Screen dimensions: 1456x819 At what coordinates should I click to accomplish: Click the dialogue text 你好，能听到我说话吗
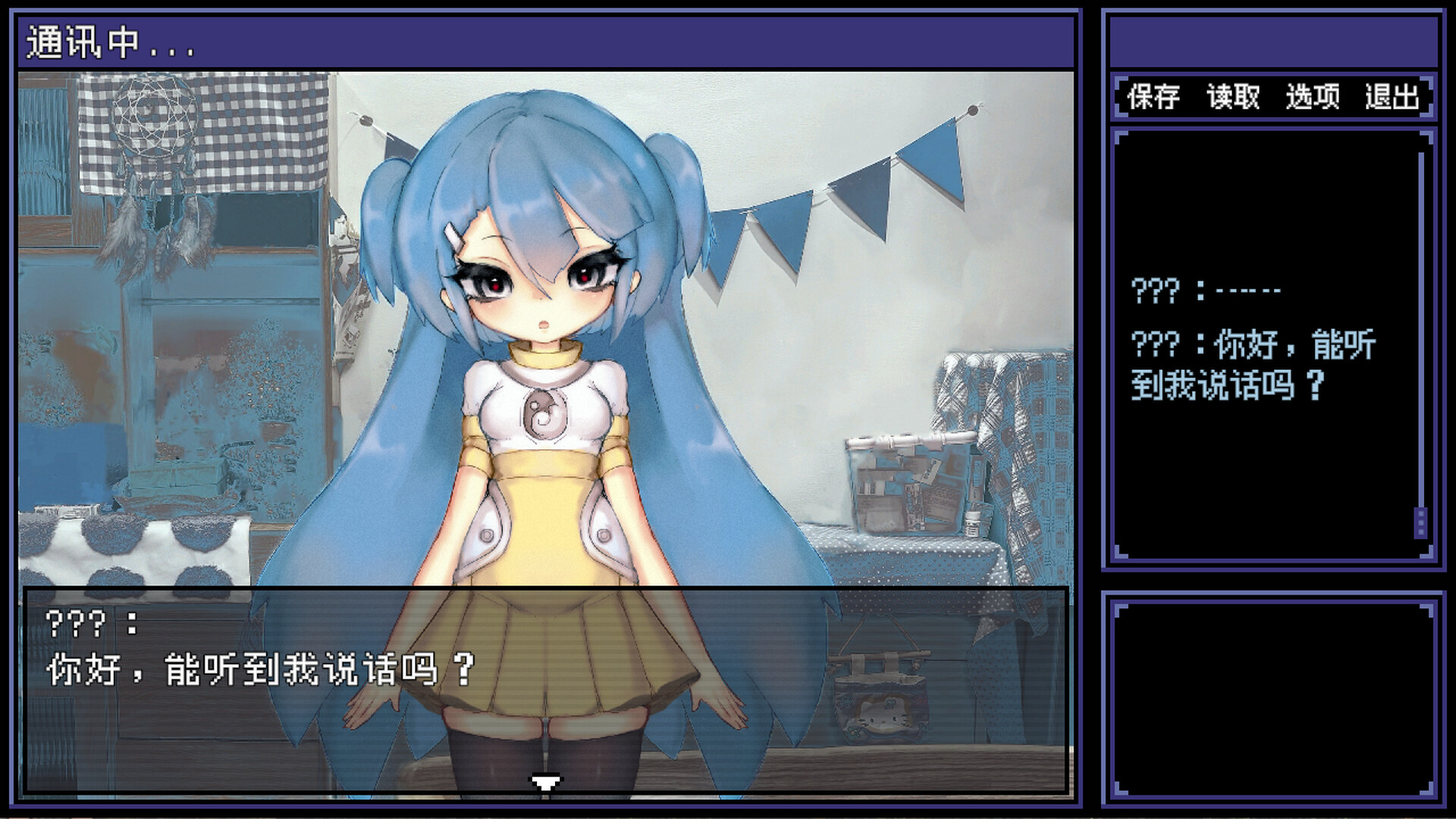pyautogui.click(x=258, y=667)
